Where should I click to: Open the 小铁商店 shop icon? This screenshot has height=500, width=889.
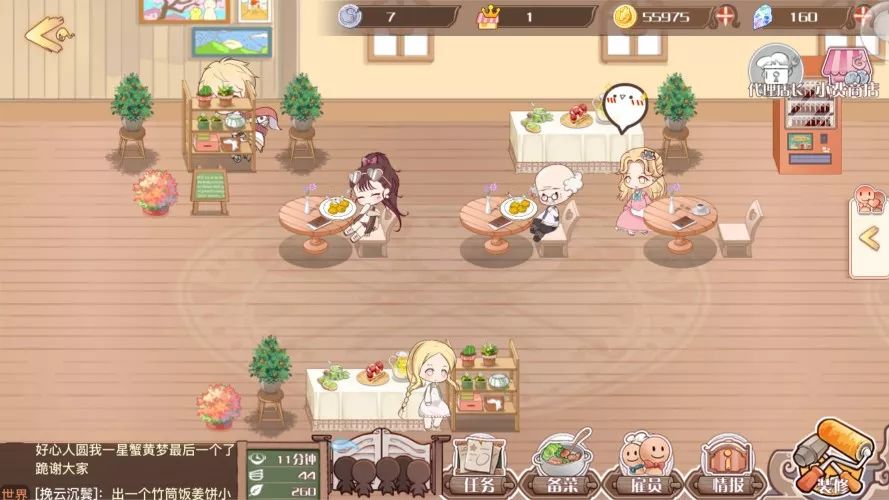[846, 70]
